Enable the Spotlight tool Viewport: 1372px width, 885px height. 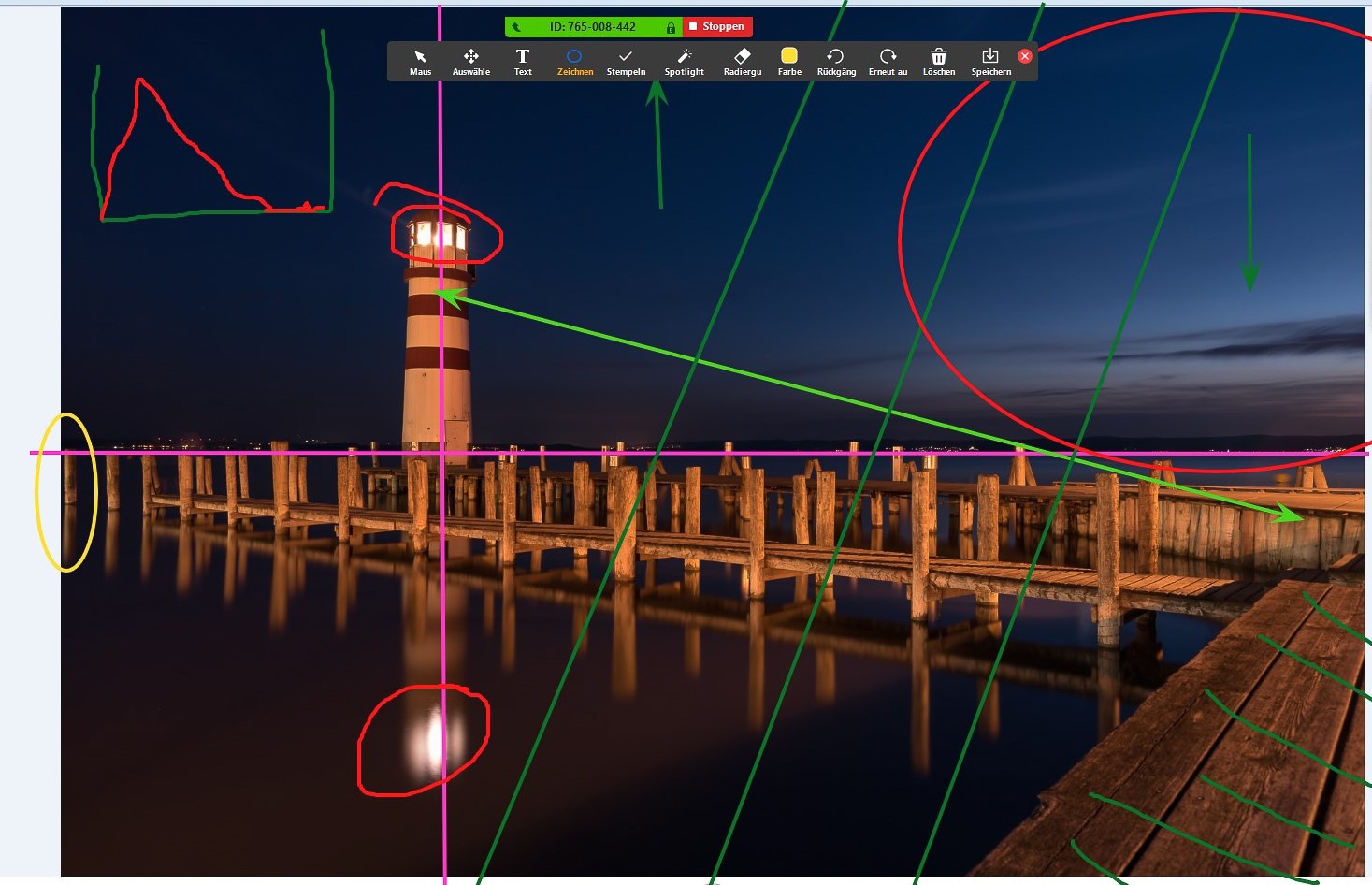click(x=684, y=61)
